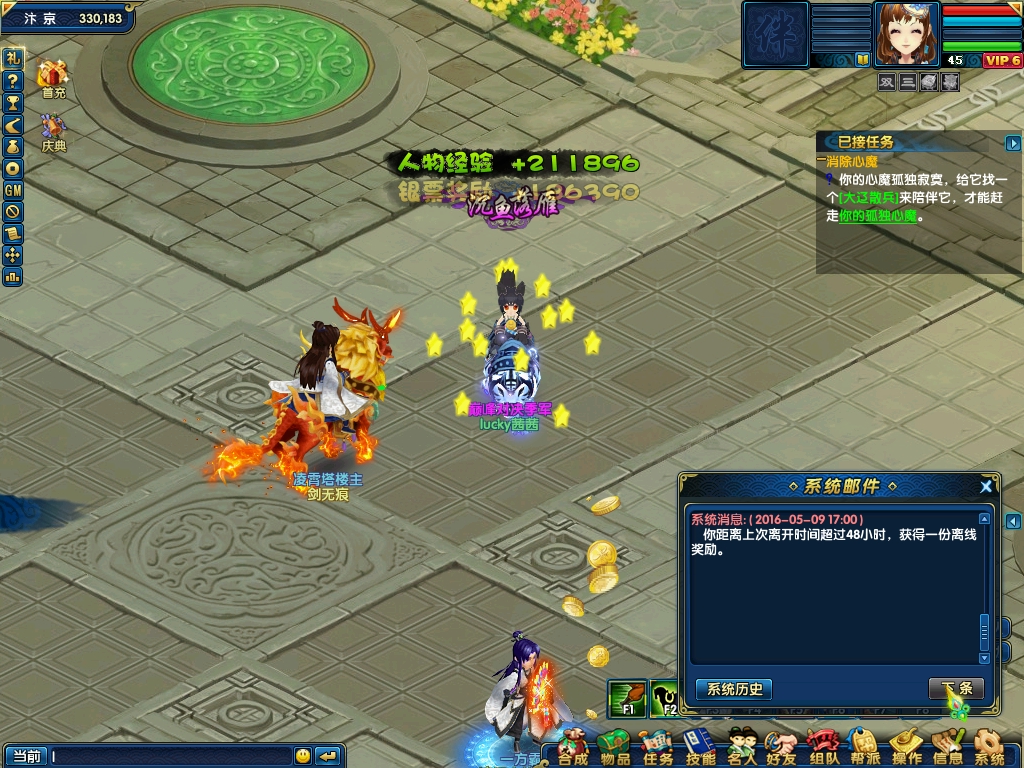Follow the 大辽散兵 quest link
Screen dimensions: 1024x768
point(869,197)
